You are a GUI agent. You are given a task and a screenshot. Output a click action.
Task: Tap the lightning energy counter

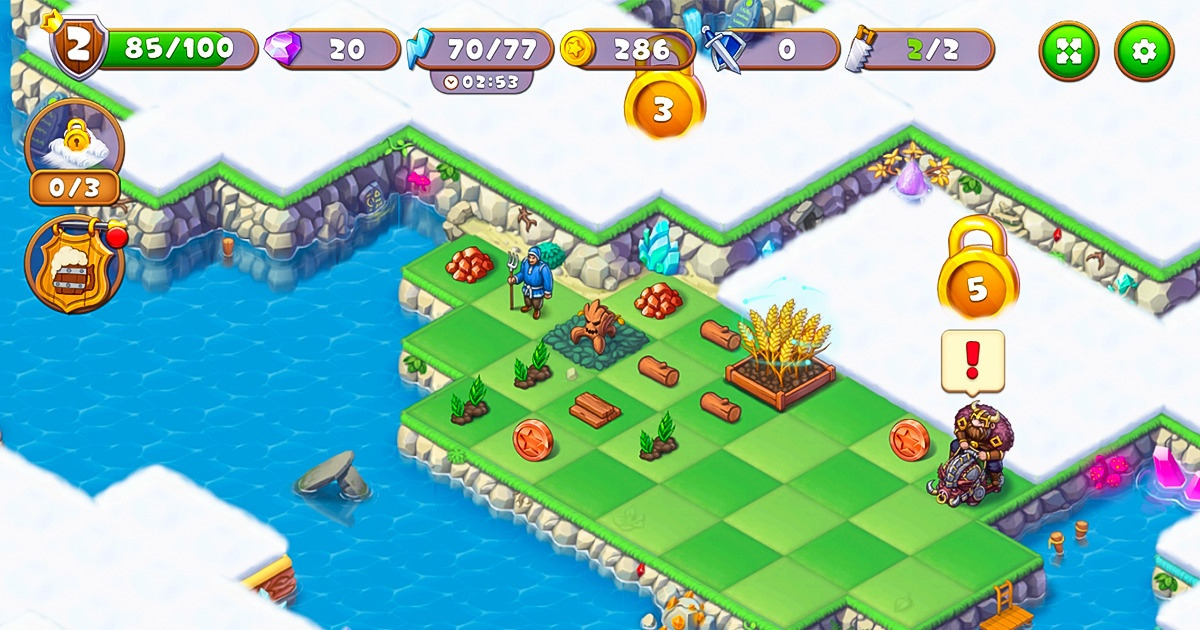click(x=484, y=49)
